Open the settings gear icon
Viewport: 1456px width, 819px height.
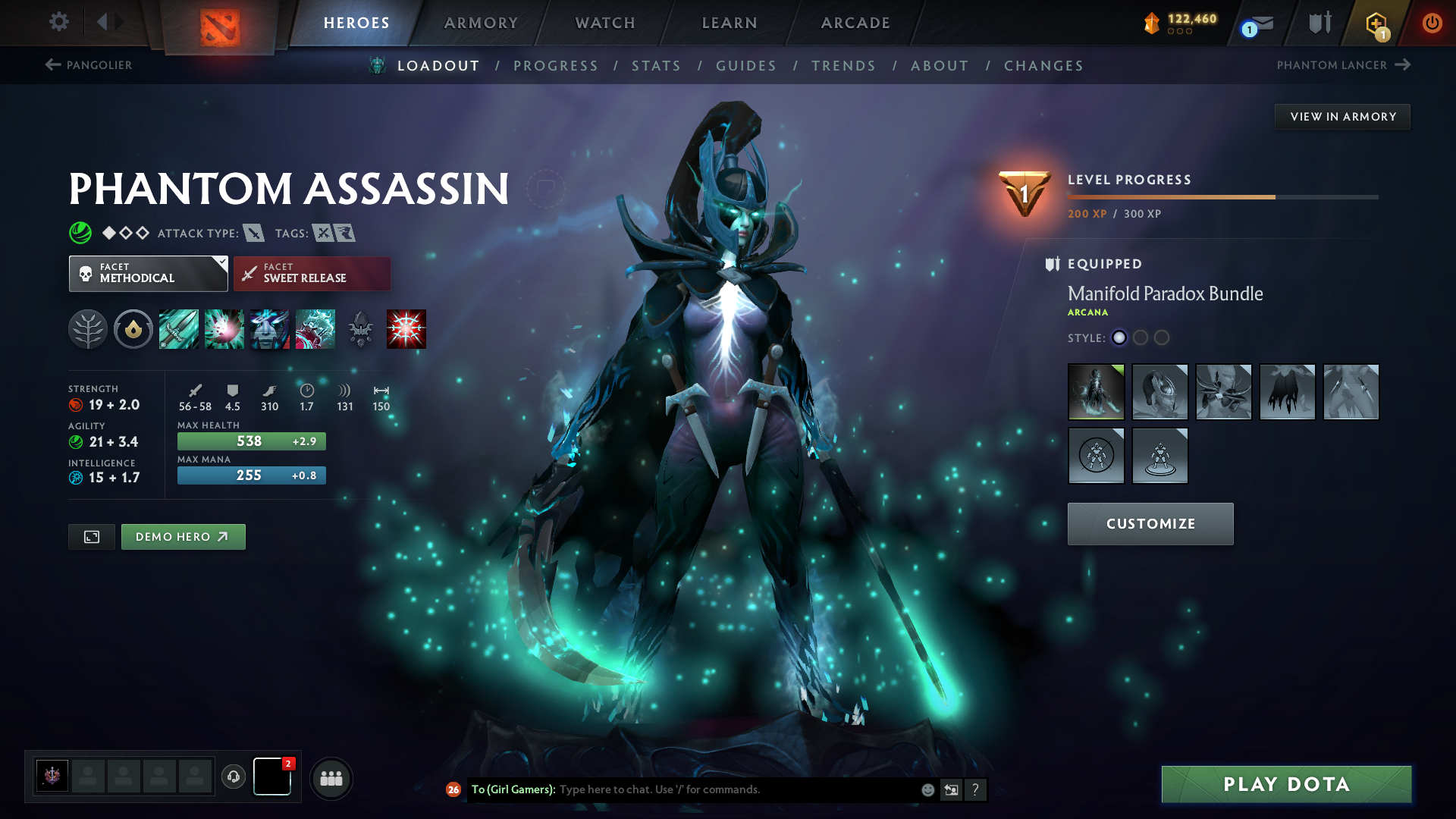tap(58, 22)
